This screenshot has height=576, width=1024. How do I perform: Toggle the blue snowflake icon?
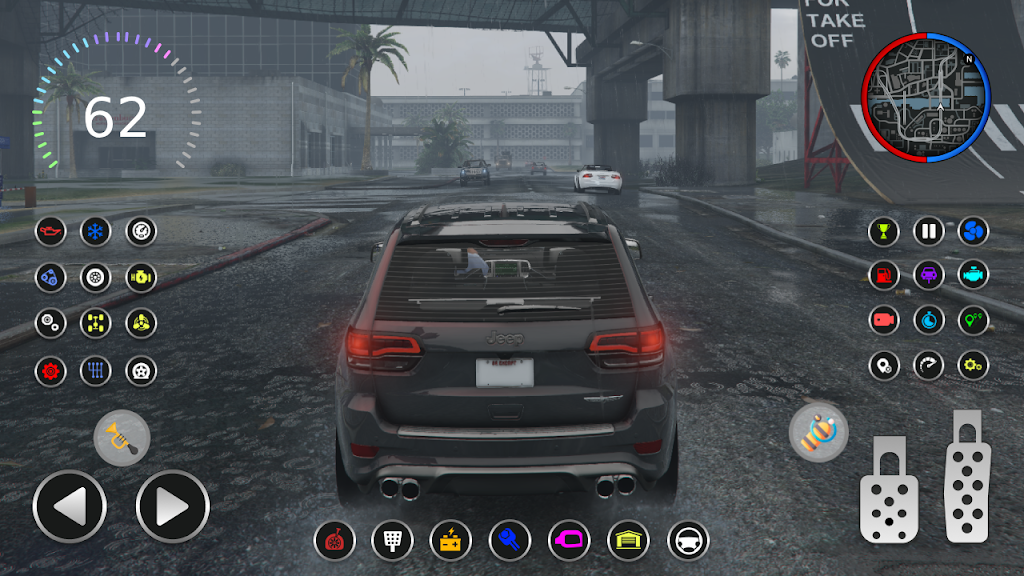[96, 232]
